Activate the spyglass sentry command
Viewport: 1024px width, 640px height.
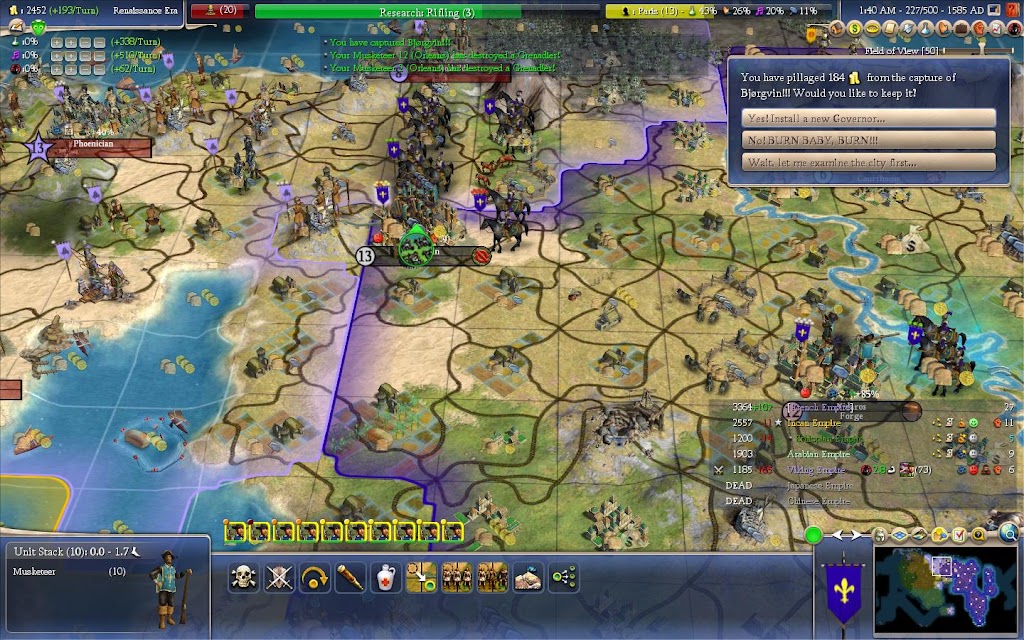coord(348,577)
